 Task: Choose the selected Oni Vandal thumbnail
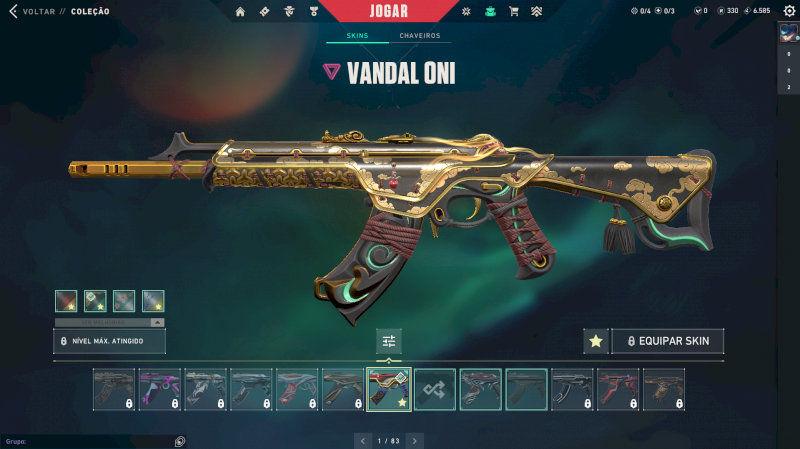coord(389,389)
